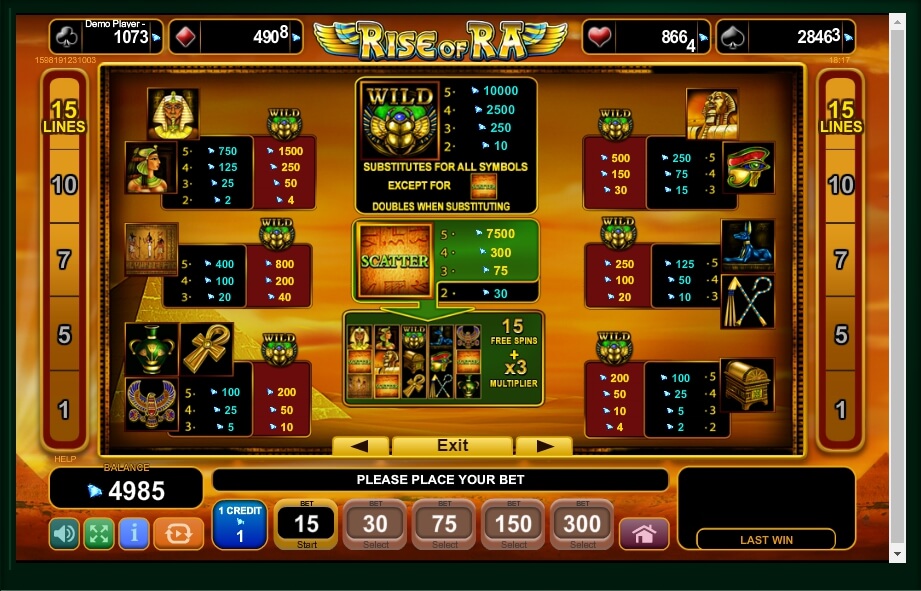This screenshot has width=921, height=591.
Task: Choose the 75 bet option
Action: pos(444,525)
